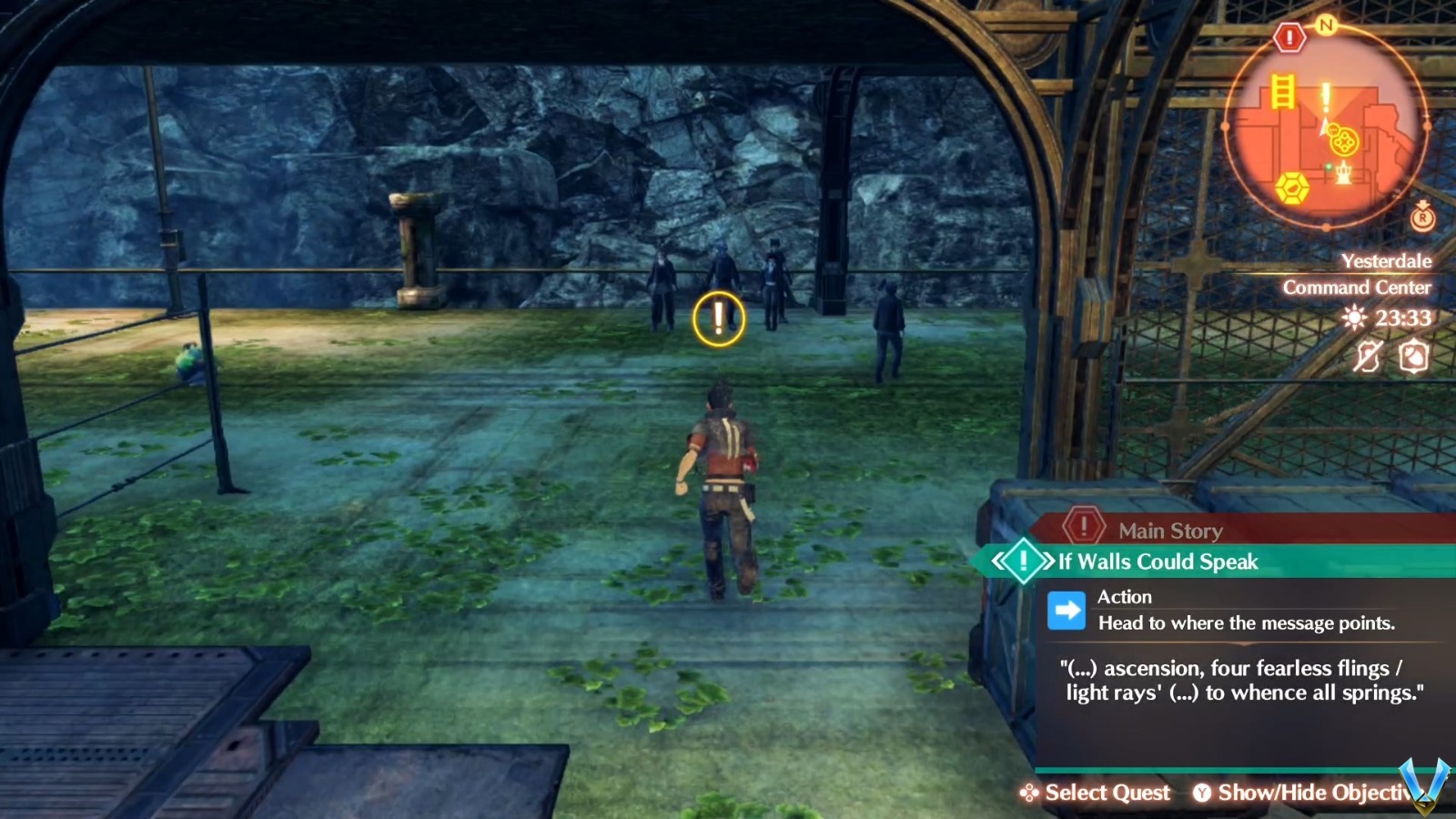Select the yellow ladder icon on the minimap
The height and width of the screenshot is (819, 1456).
(x=1282, y=91)
